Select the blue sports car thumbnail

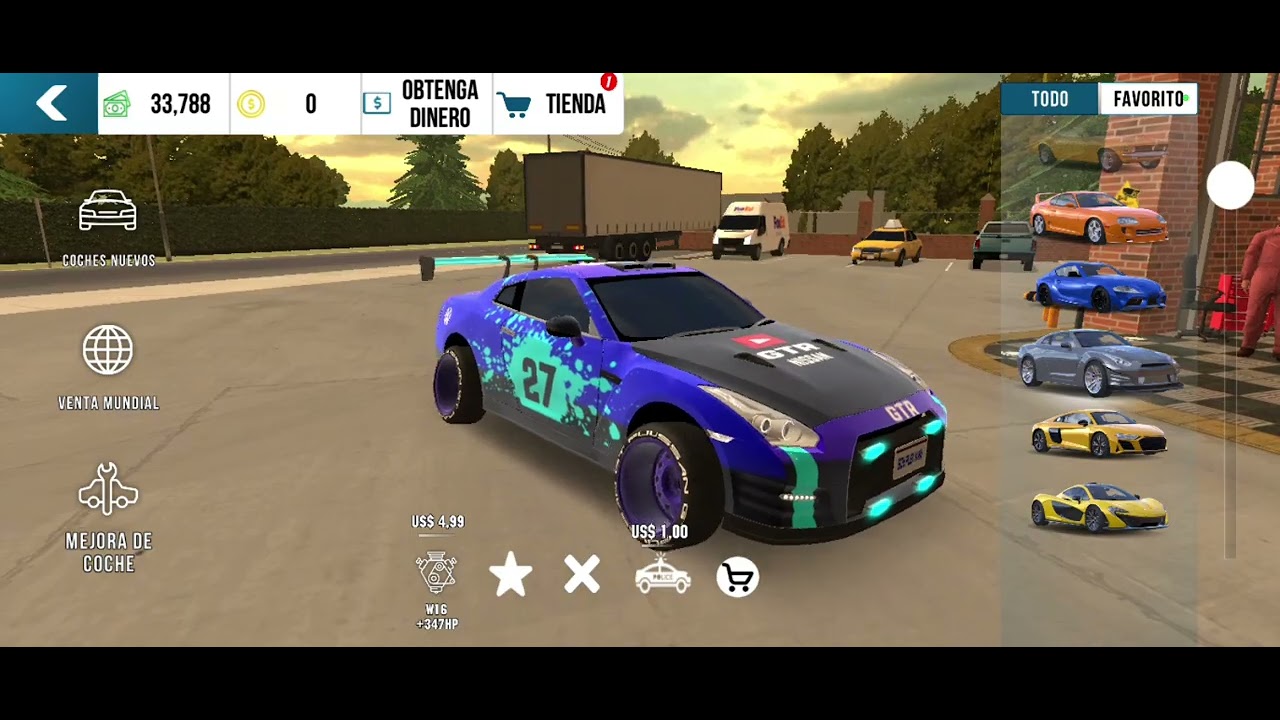pos(1099,287)
